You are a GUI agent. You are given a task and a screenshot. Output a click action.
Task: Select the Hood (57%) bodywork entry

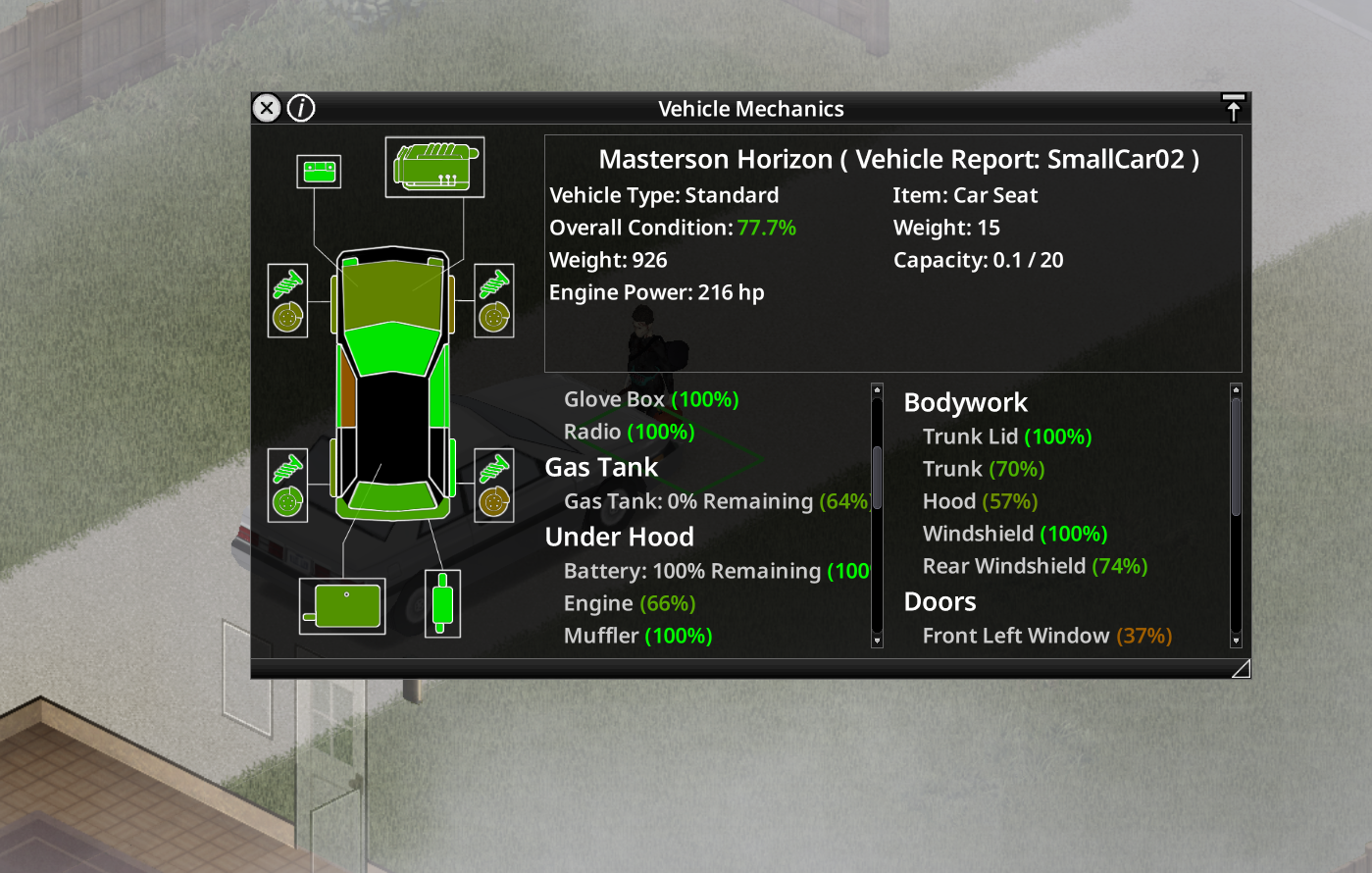click(x=980, y=501)
